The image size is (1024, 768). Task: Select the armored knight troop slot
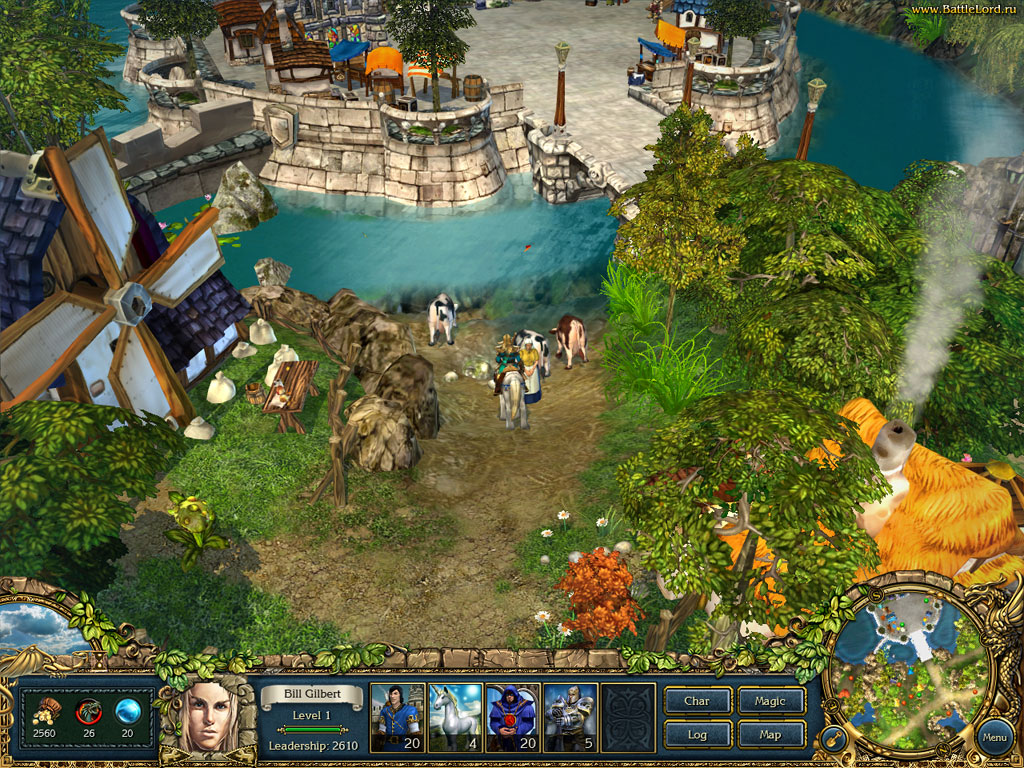click(x=570, y=717)
